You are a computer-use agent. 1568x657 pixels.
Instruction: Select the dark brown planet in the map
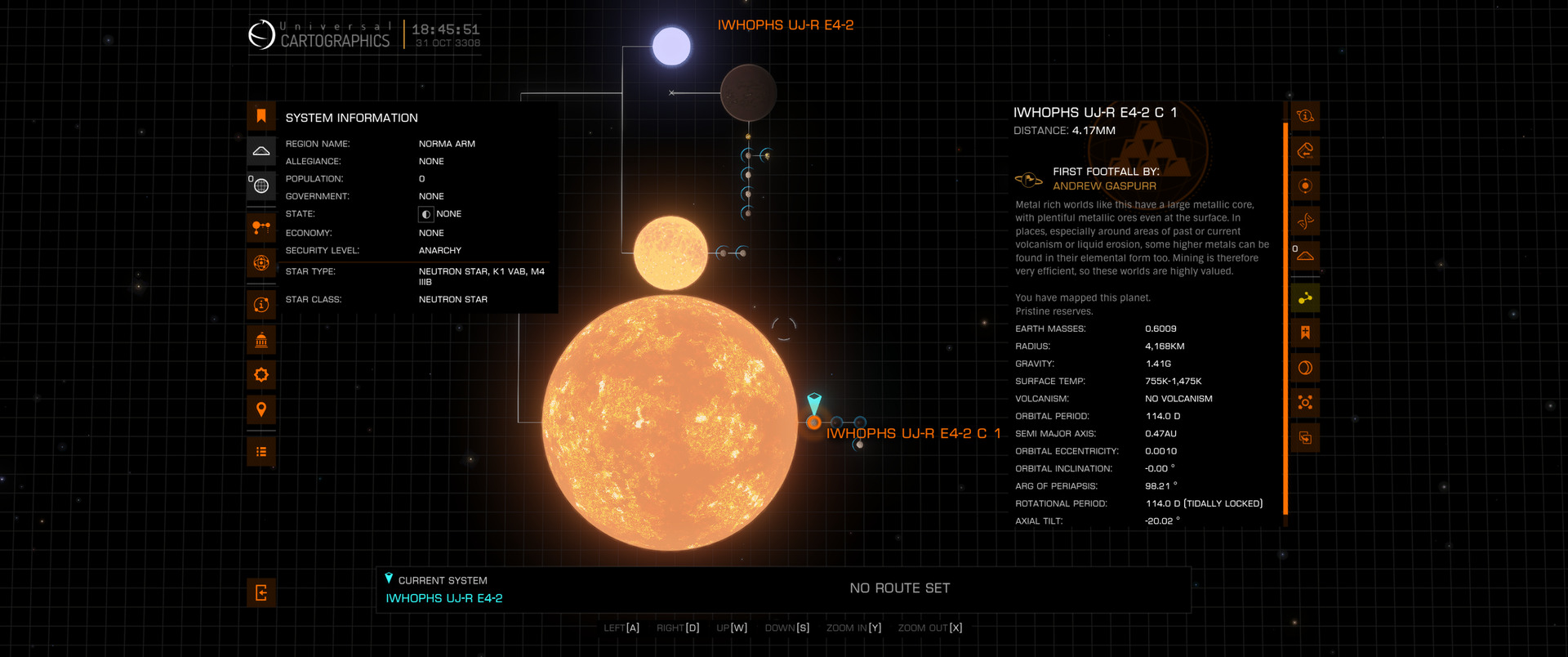748,93
